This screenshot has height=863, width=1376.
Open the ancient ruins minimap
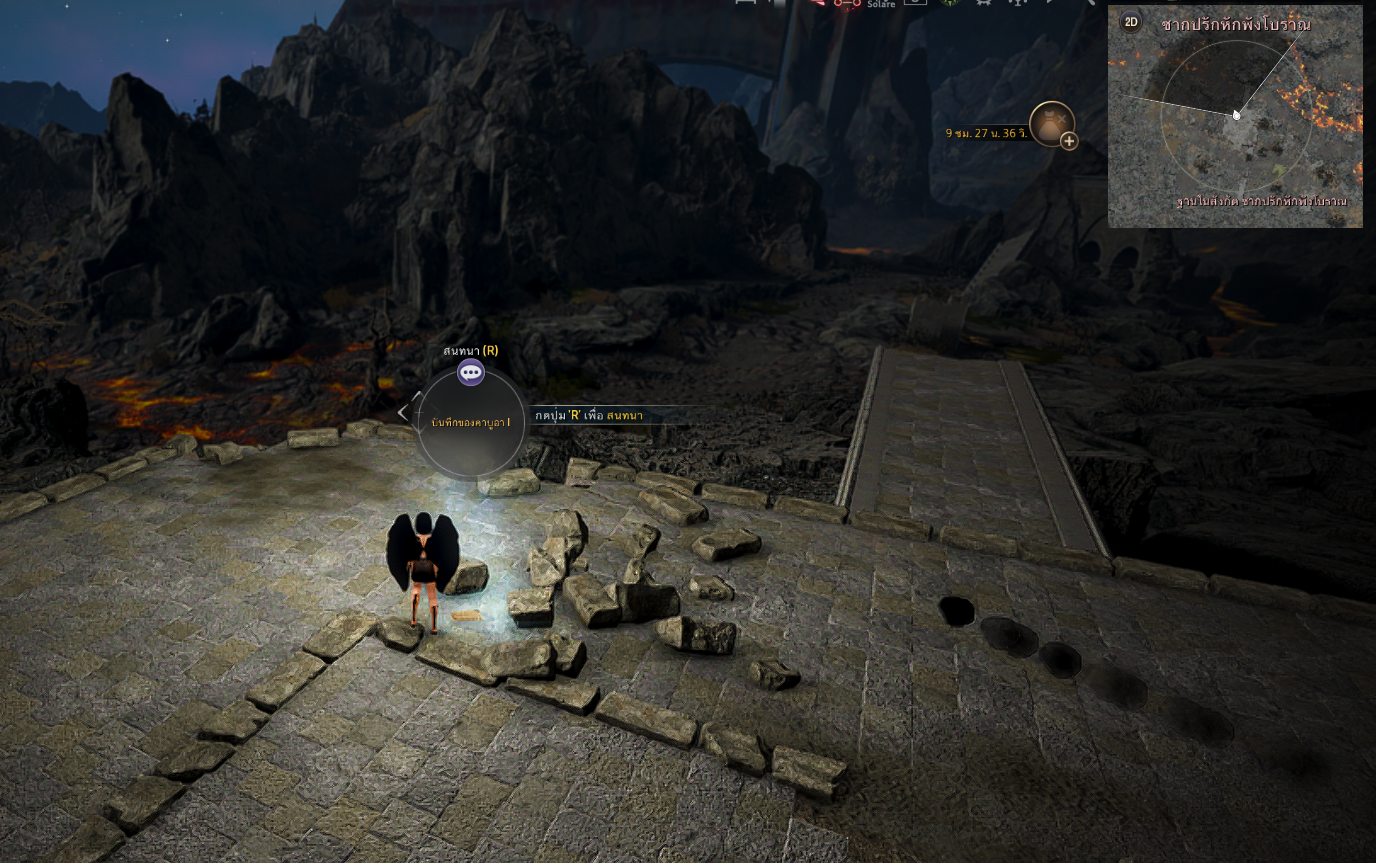(x=1235, y=118)
